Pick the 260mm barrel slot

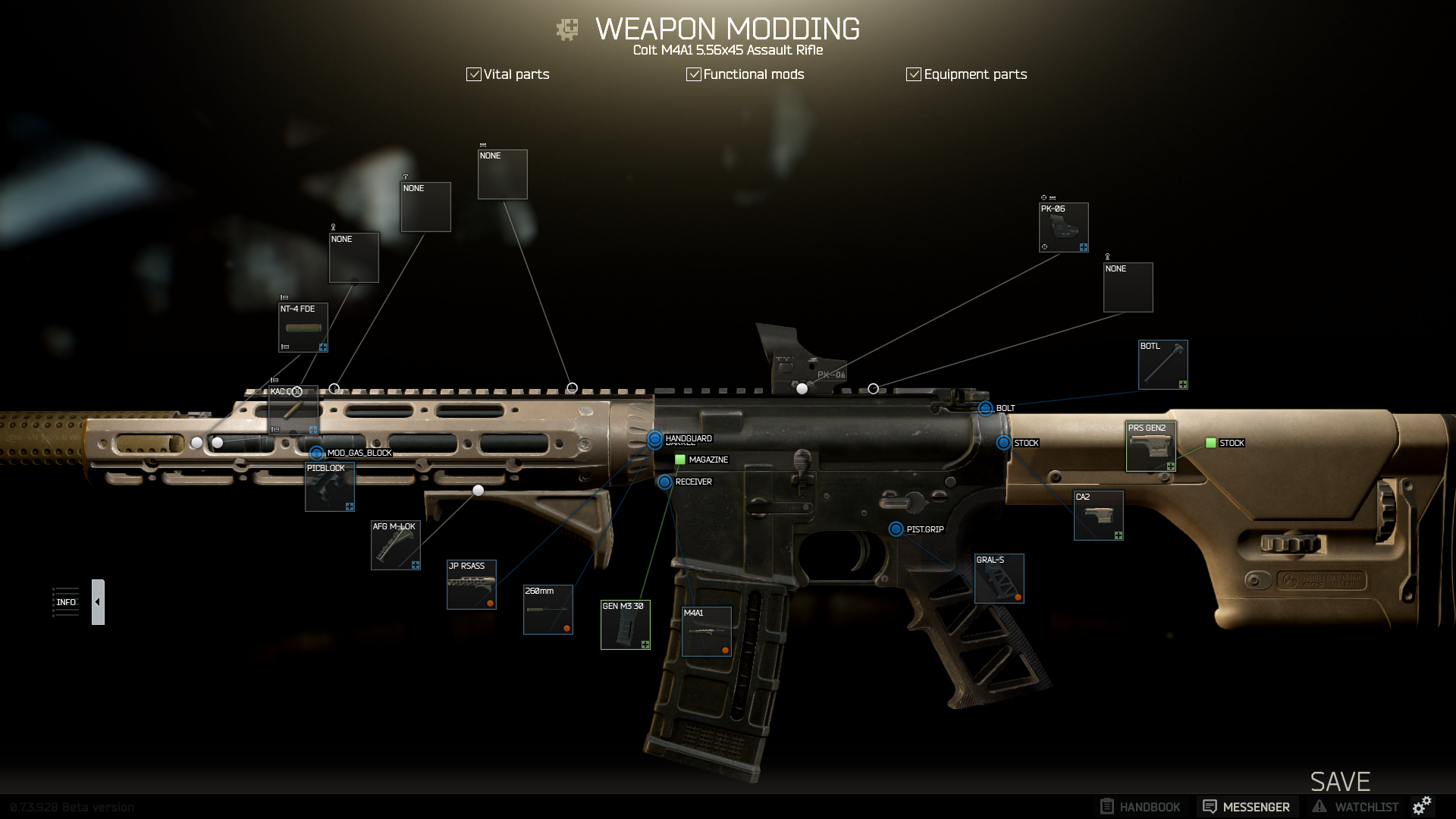click(548, 610)
